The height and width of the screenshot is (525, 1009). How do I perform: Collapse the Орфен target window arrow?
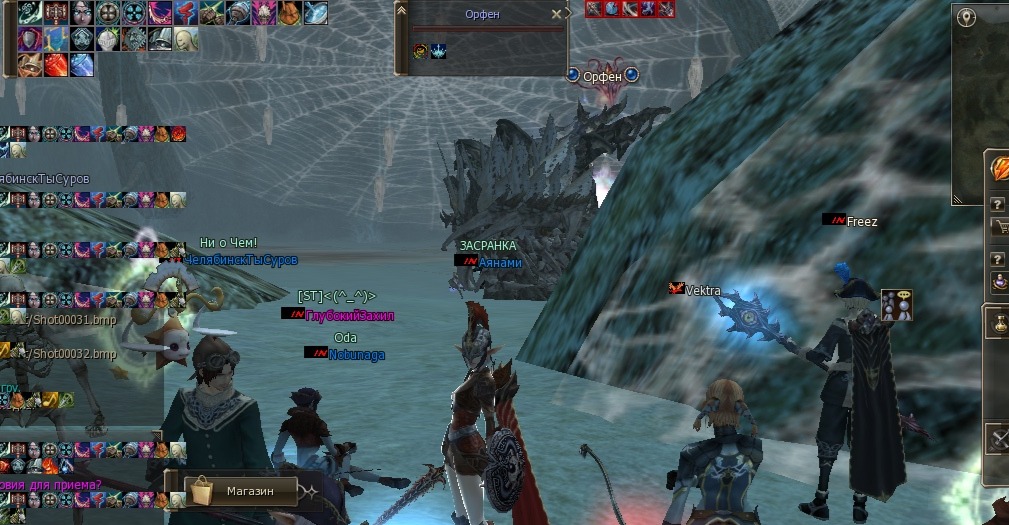pos(401,11)
